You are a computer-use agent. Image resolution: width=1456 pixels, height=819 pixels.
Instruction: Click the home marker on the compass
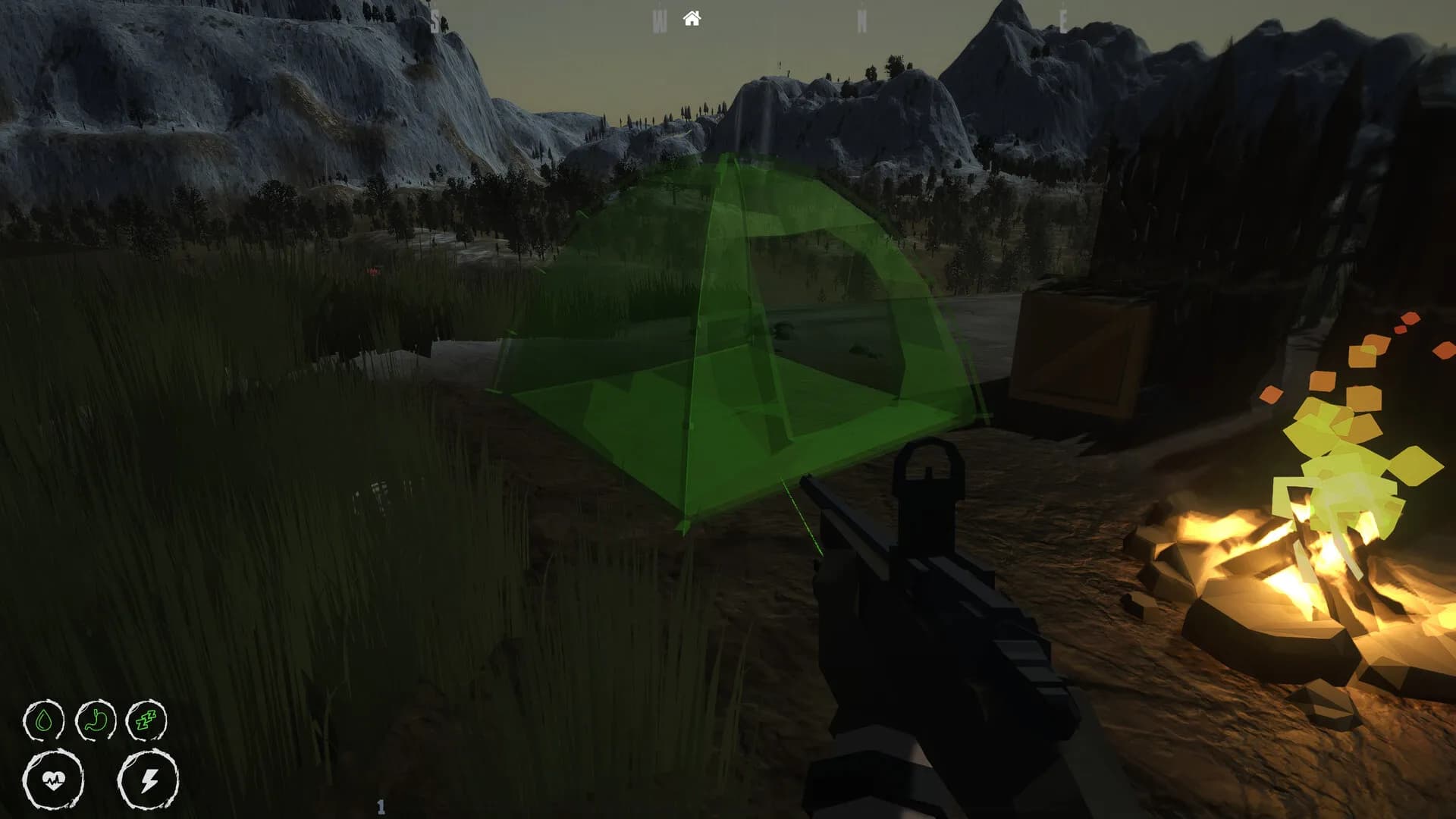pos(692,17)
